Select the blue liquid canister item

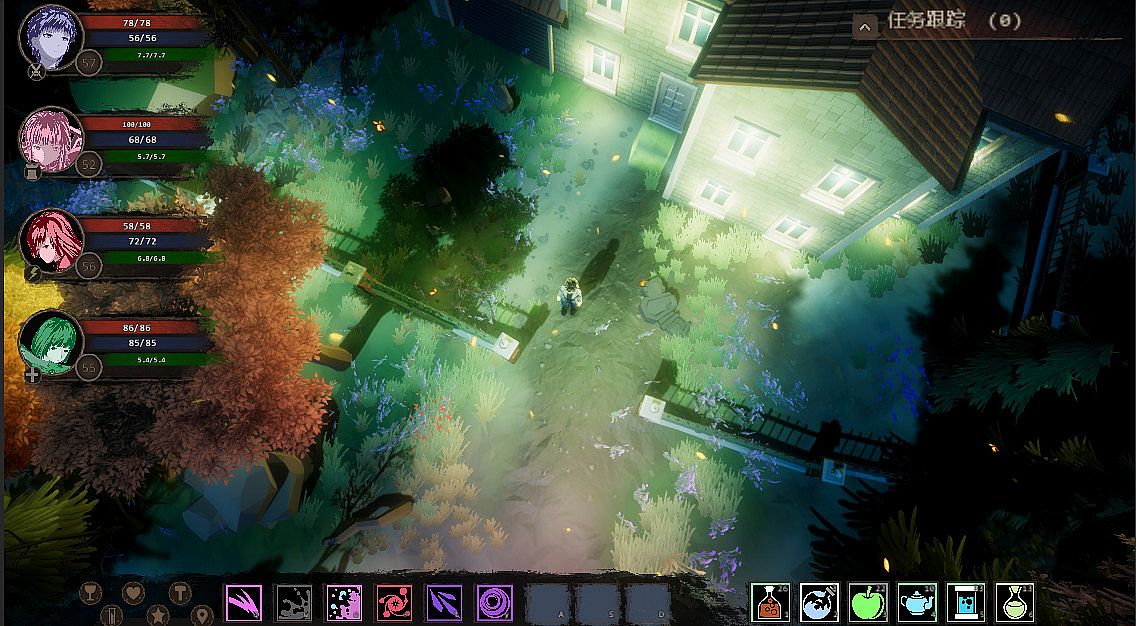tap(966, 602)
